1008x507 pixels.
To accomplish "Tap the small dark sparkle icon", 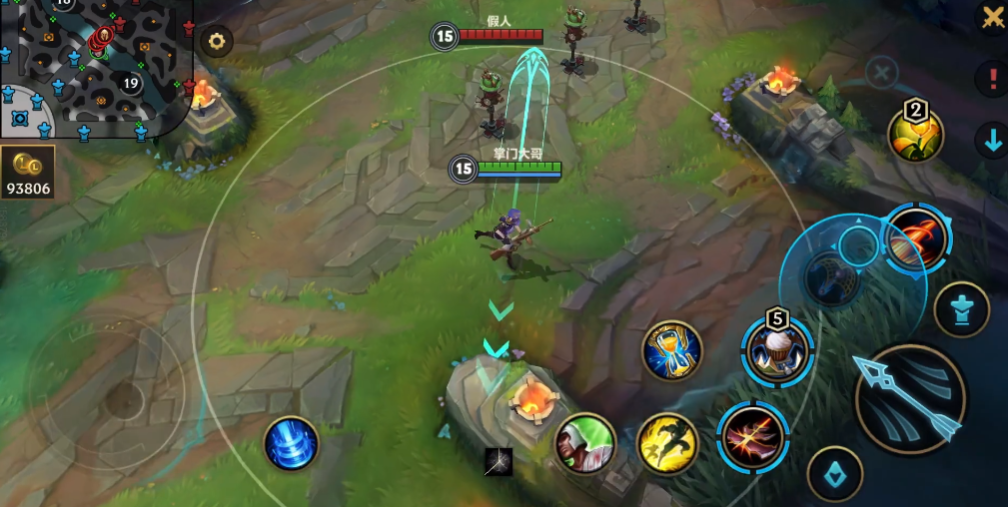I will 498,461.
